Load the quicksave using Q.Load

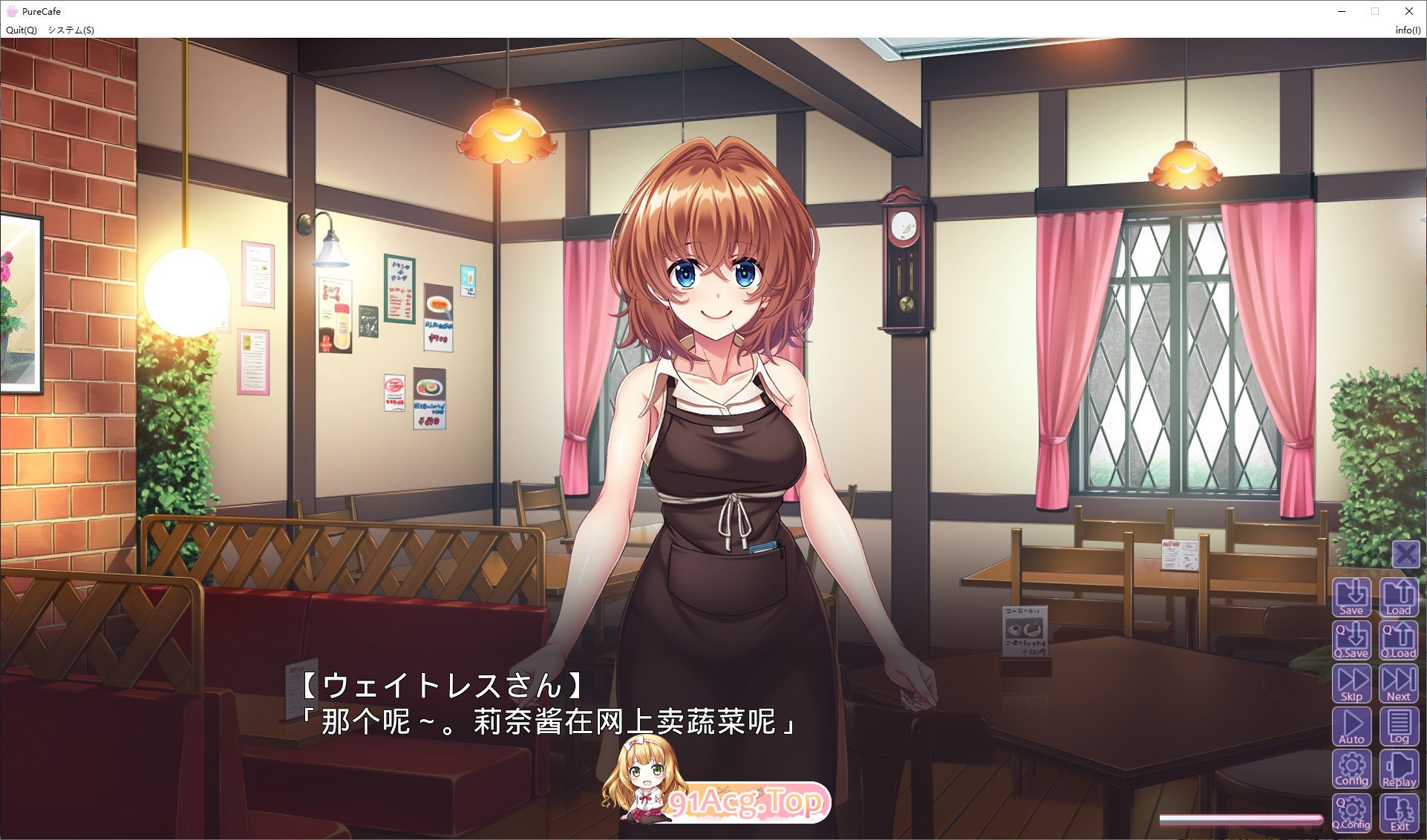1400,640
